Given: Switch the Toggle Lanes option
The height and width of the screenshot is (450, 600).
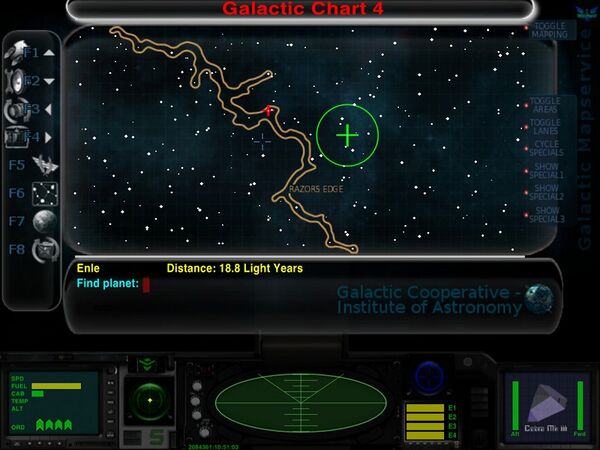Looking at the screenshot, I should pos(545,127).
